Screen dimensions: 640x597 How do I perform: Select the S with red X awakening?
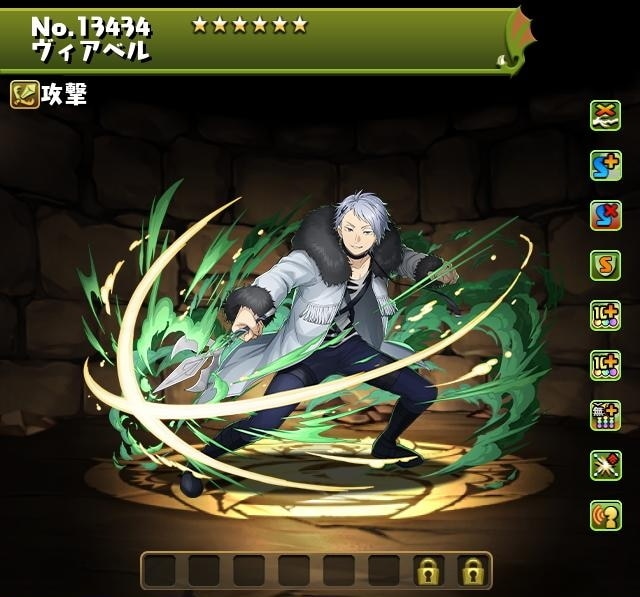[x=605, y=216]
